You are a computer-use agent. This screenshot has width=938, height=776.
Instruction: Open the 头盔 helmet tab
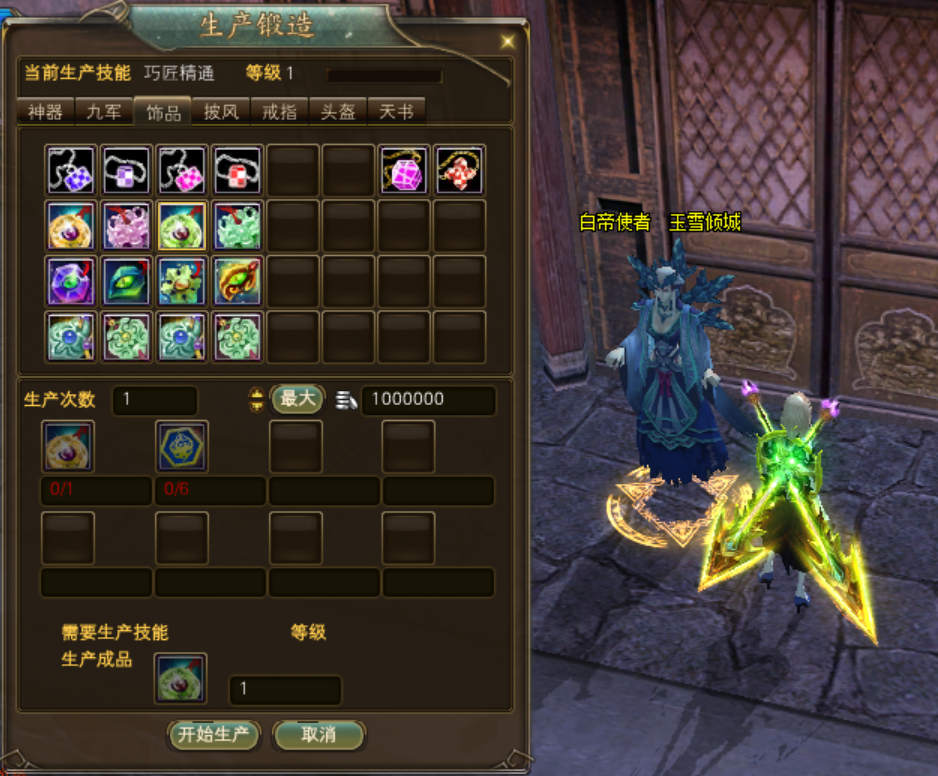pyautogui.click(x=338, y=111)
